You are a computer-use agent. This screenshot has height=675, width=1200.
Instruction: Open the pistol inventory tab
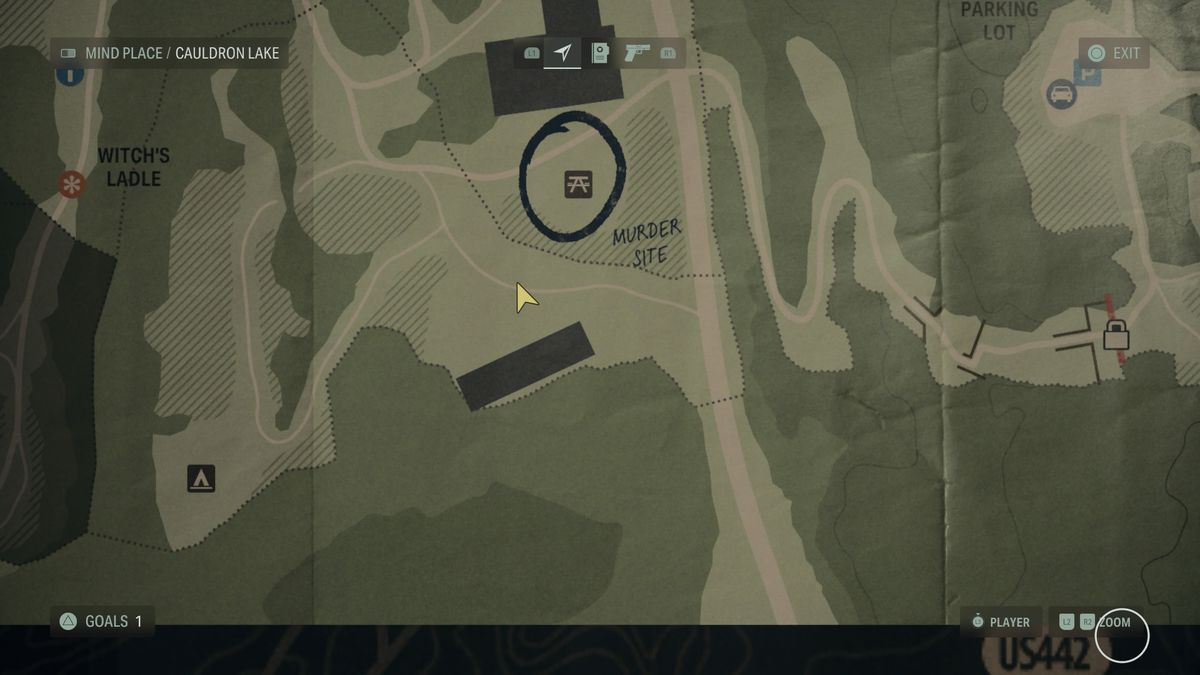coord(637,53)
